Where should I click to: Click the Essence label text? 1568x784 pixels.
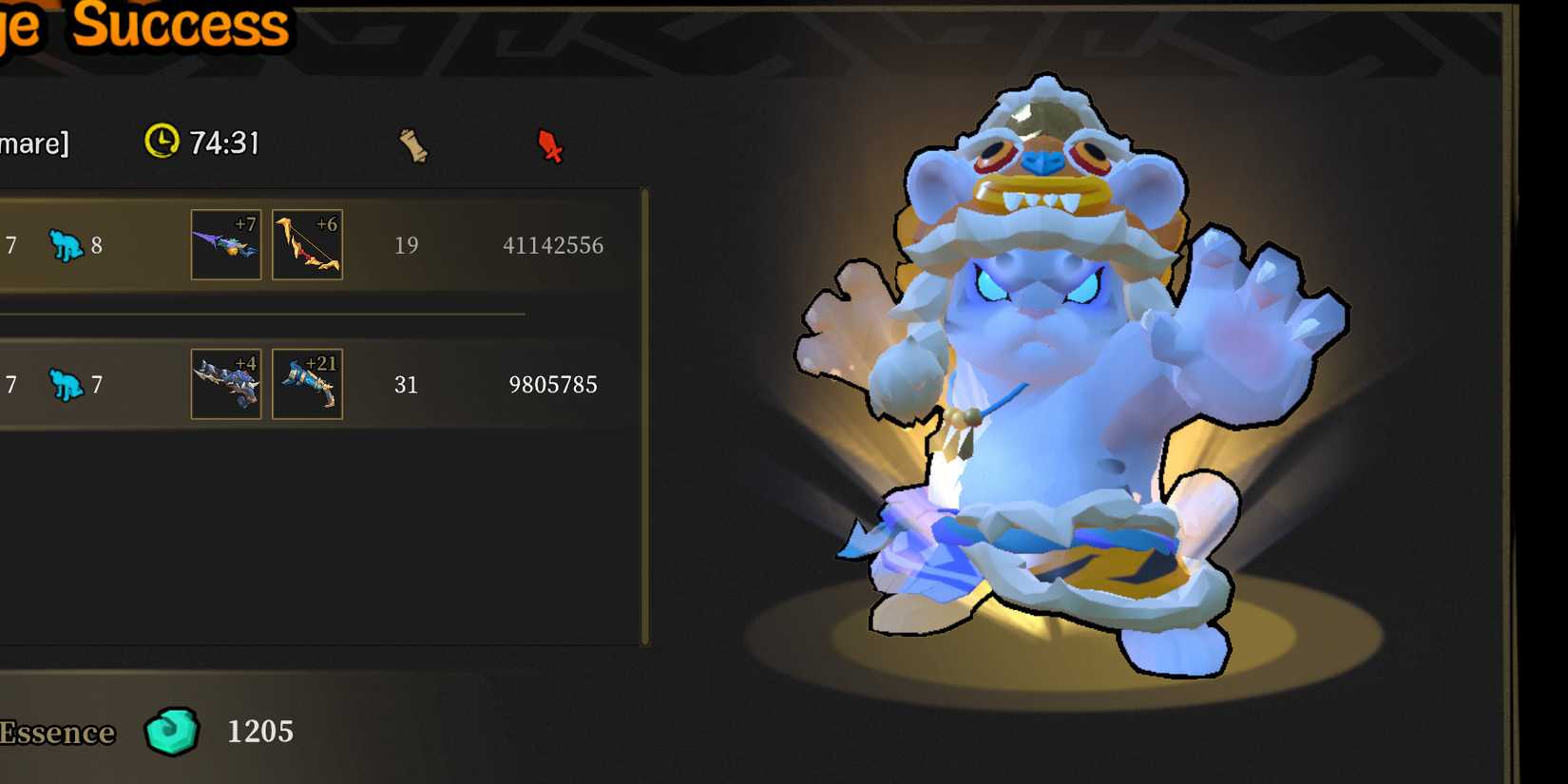click(57, 733)
